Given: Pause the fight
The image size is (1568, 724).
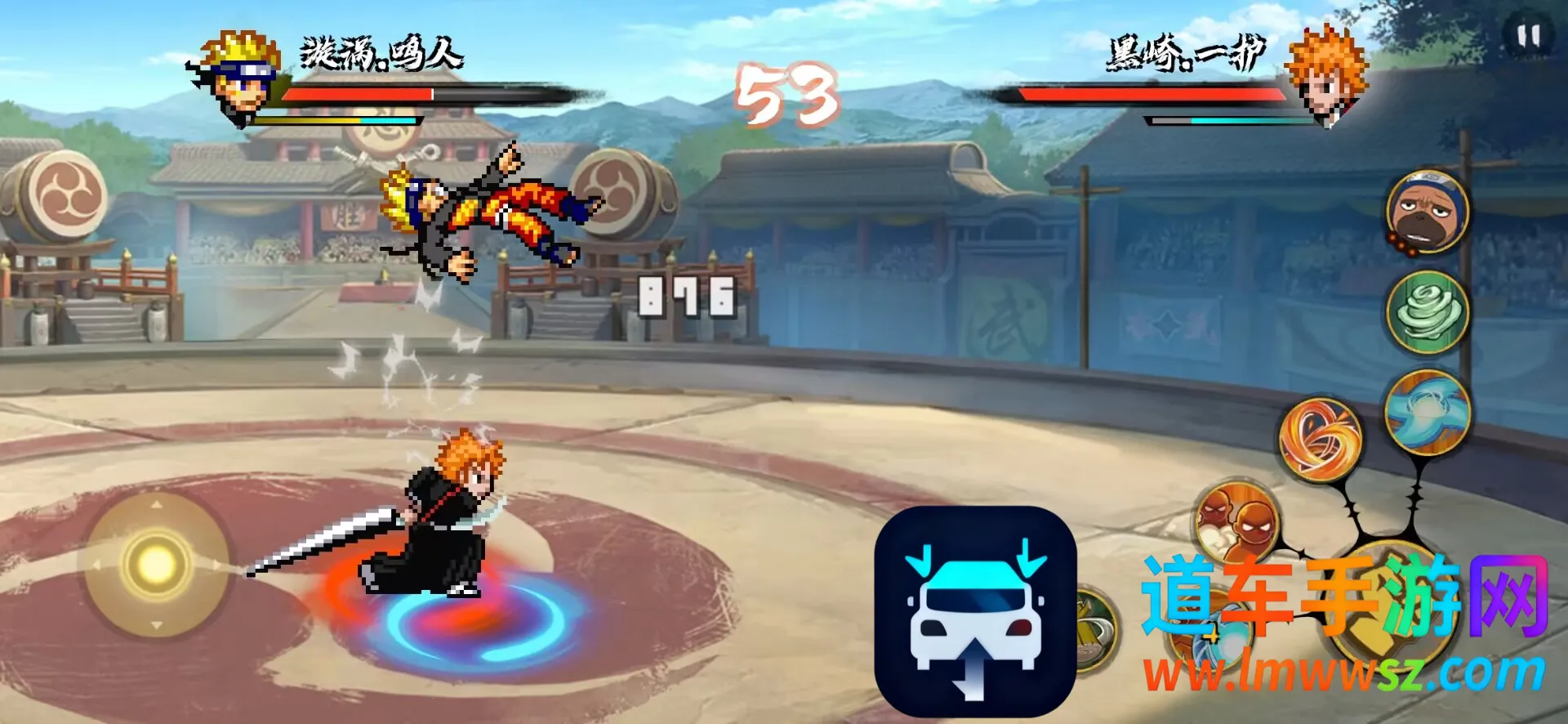Looking at the screenshot, I should click(x=1528, y=37).
